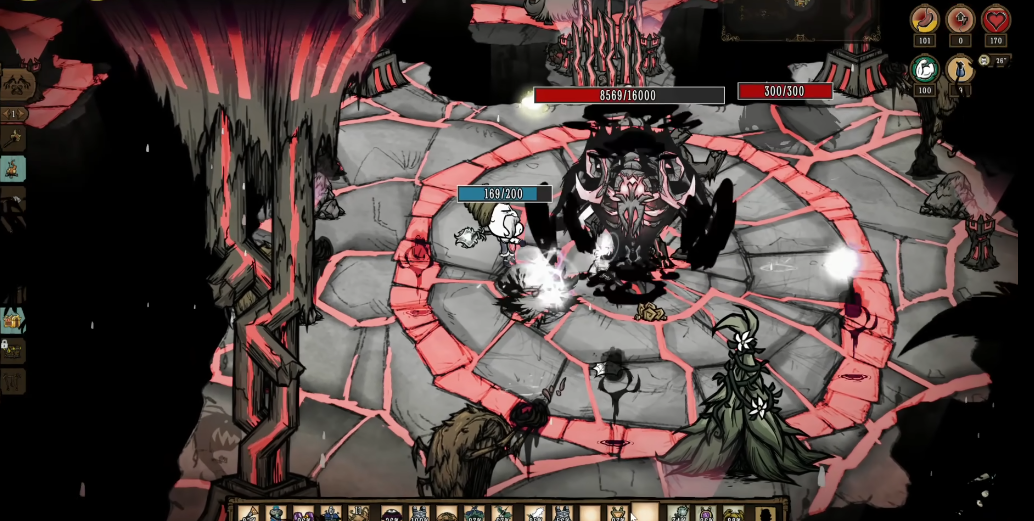This screenshot has width=1034, height=521.
Task: Select the treasure chest recipe
Action: click(x=13, y=320)
